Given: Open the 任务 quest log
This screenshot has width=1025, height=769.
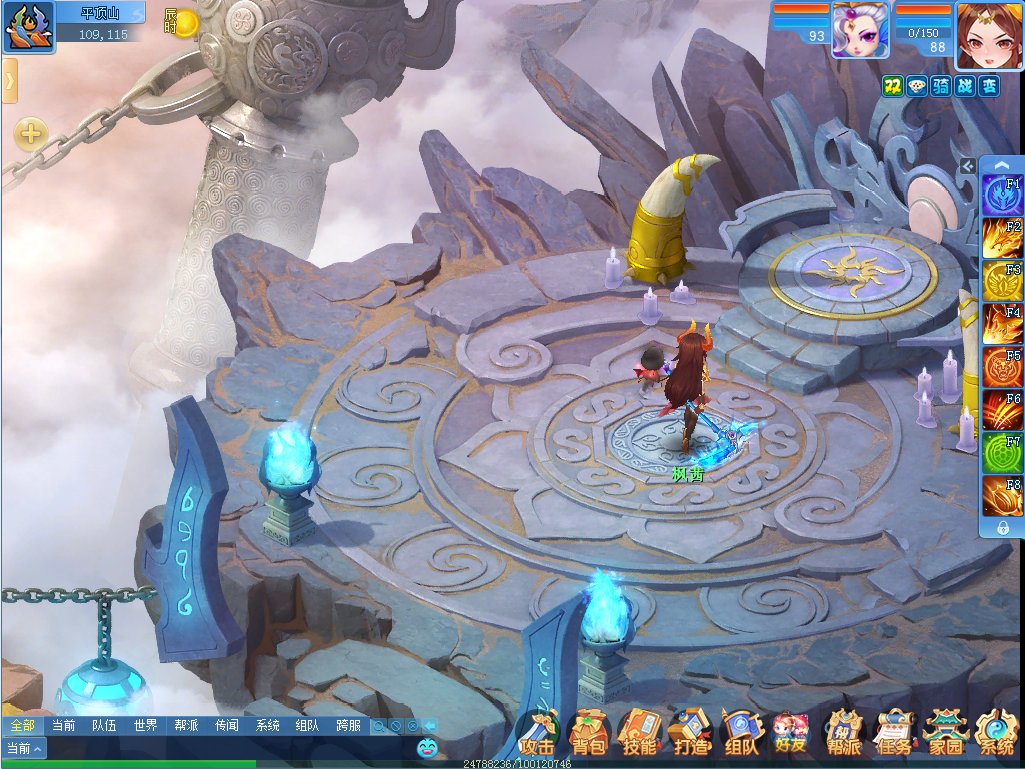Looking at the screenshot, I should (x=894, y=734).
